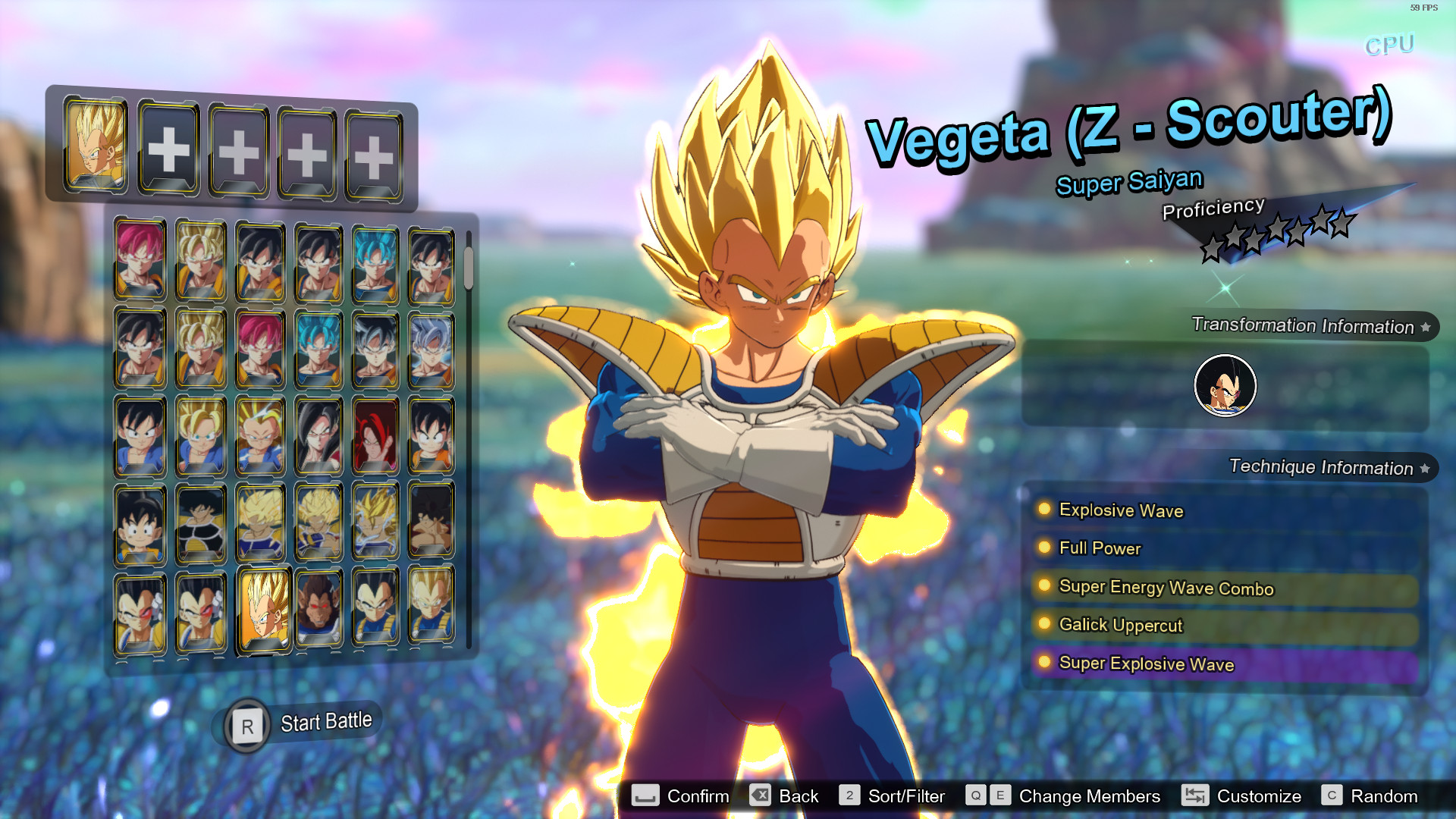Click the Customize arrows icon in bottom bar

1196,796
